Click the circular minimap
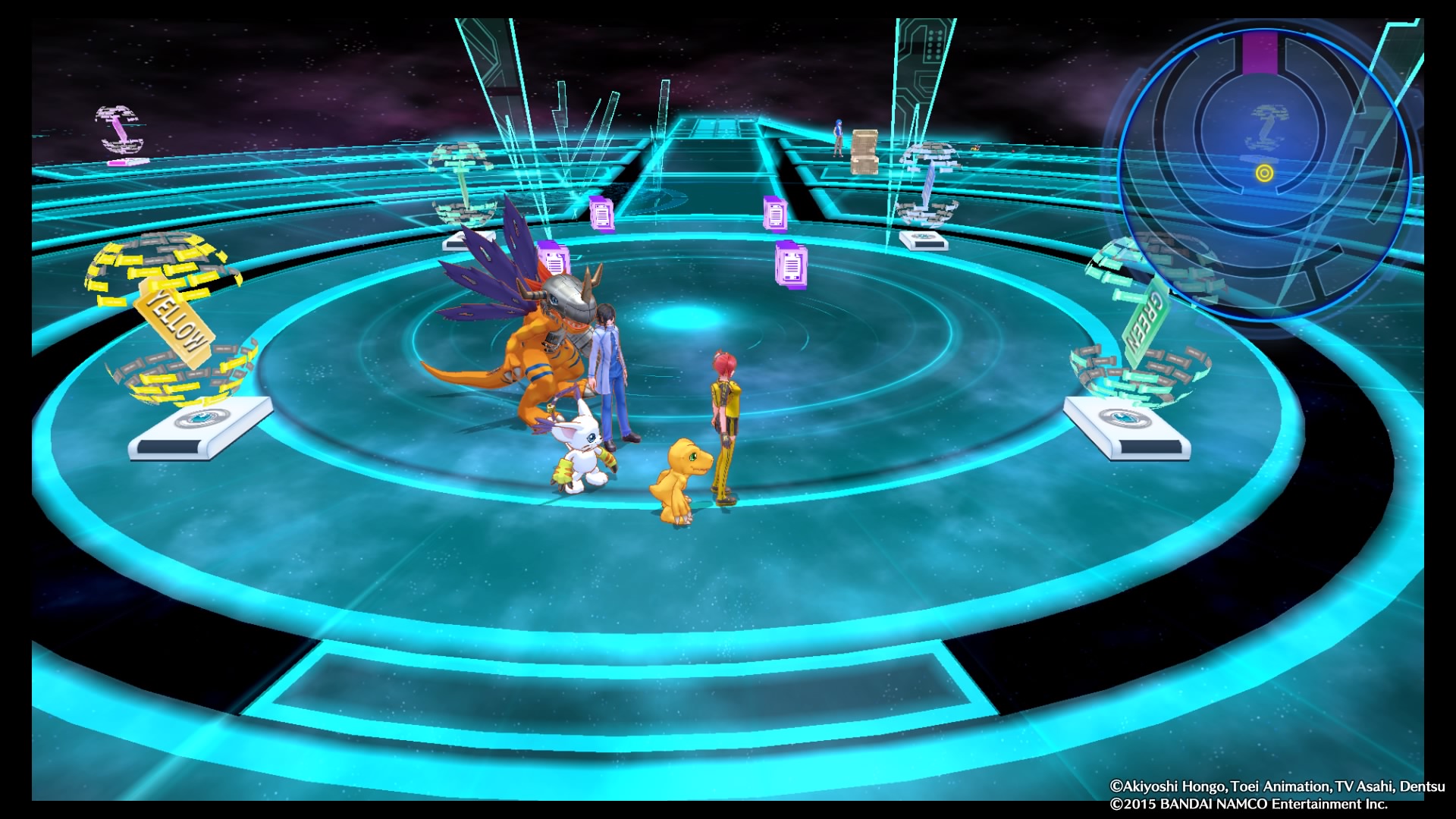This screenshot has width=1456, height=819. [1263, 171]
